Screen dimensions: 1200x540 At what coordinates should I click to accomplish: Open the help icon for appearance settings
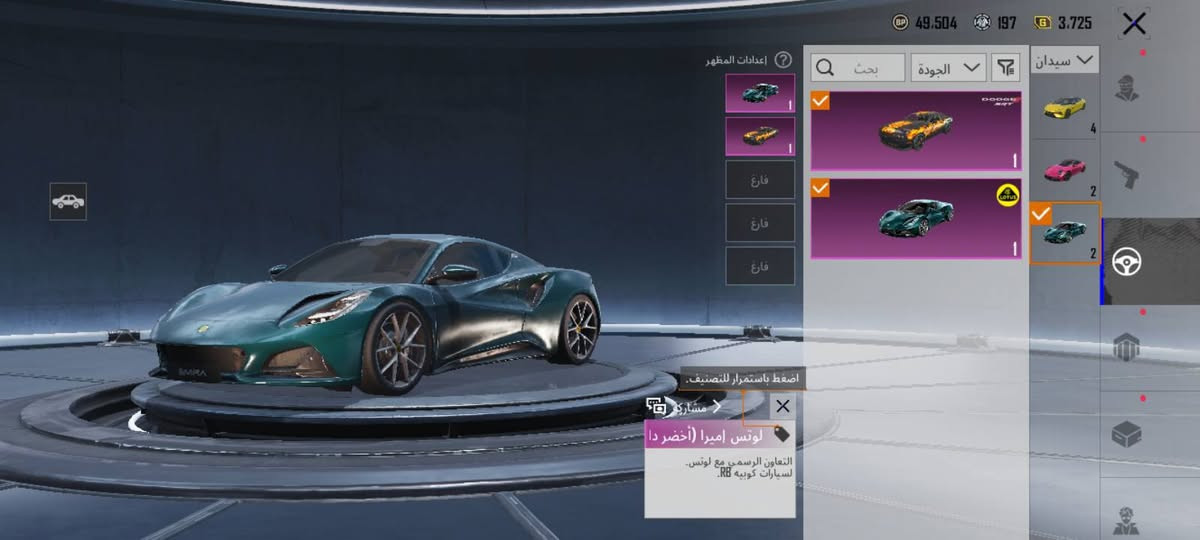[x=783, y=60]
